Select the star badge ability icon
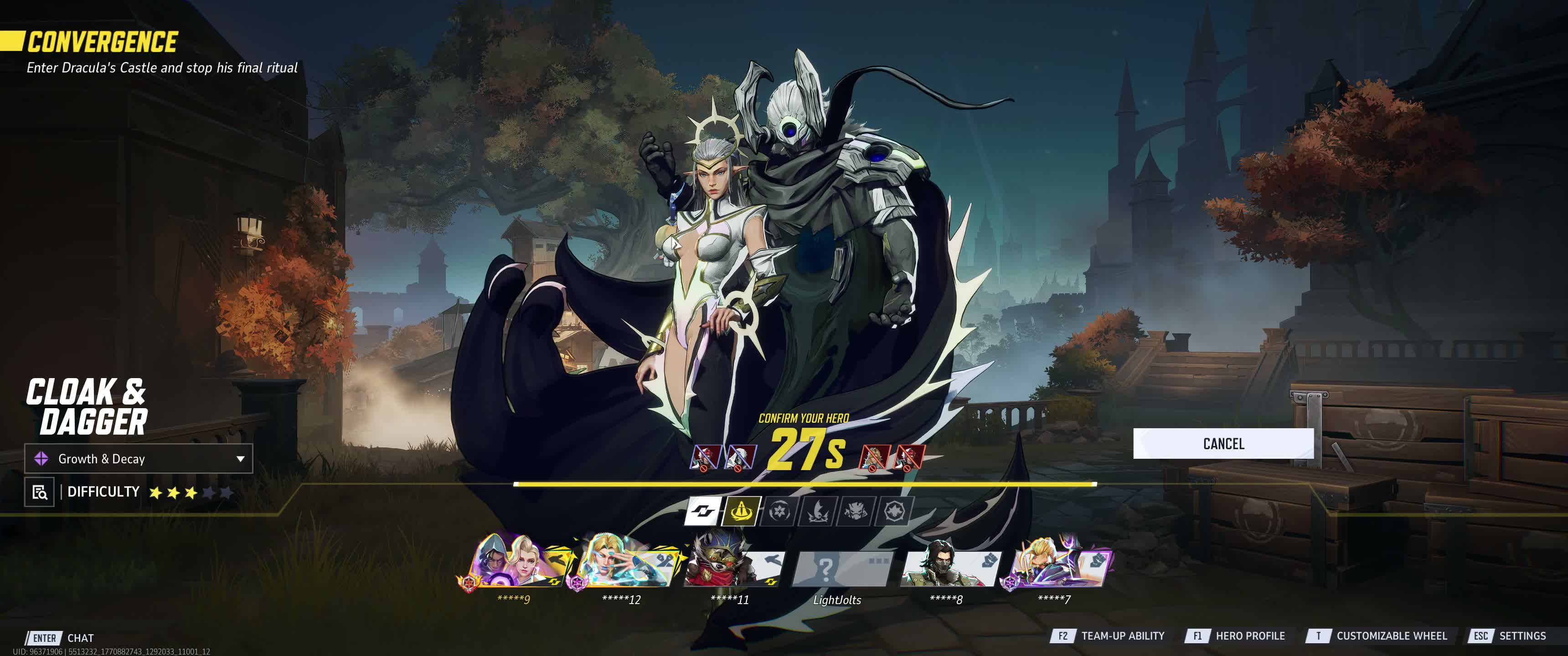Image resolution: width=1568 pixels, height=656 pixels. click(x=893, y=511)
